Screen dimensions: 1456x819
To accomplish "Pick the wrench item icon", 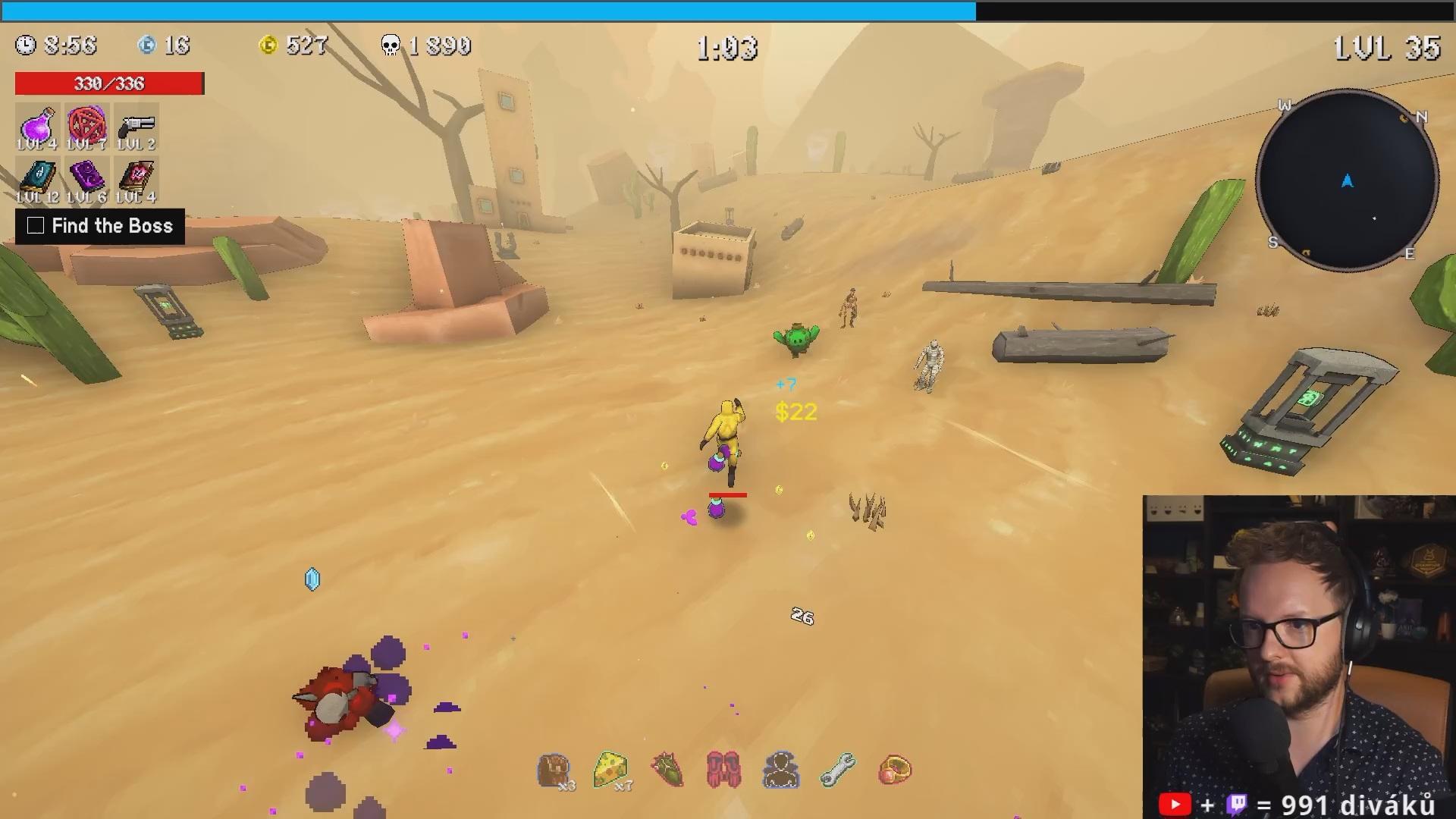I will pos(838,770).
